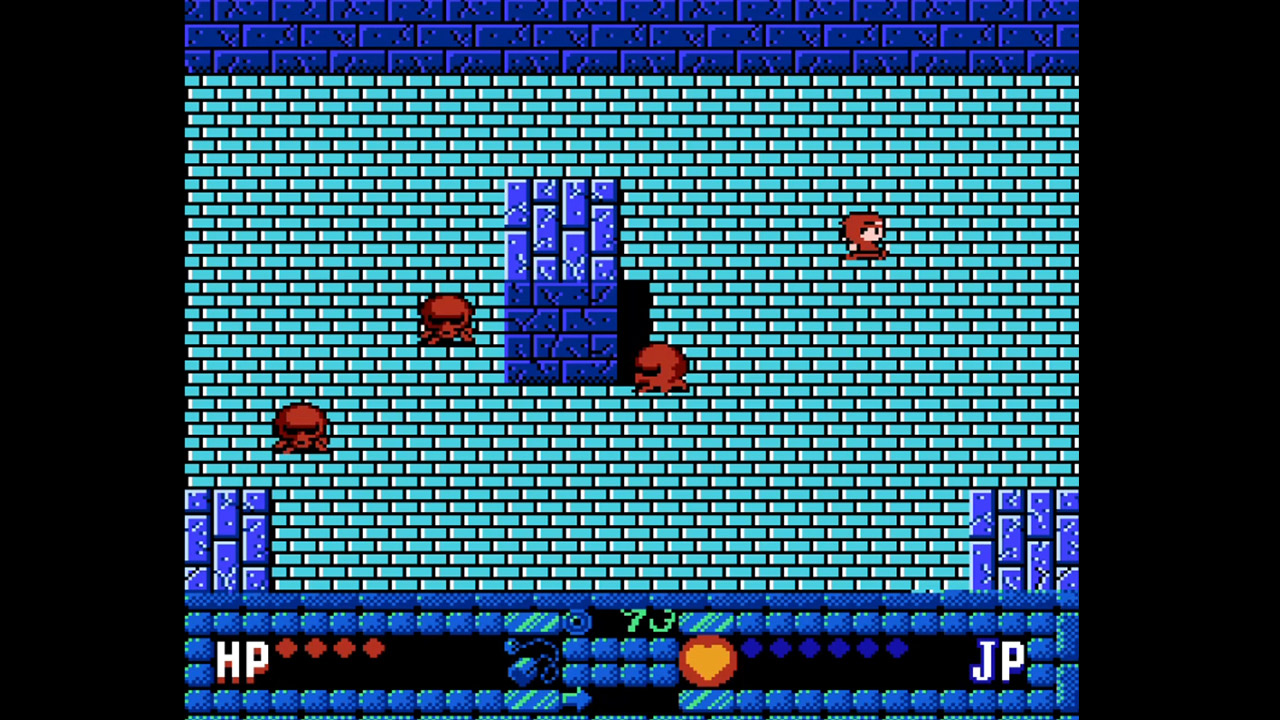The height and width of the screenshot is (720, 1280).
Task: Click the brick wall band at the top of the screen
Action: [x=630, y=35]
